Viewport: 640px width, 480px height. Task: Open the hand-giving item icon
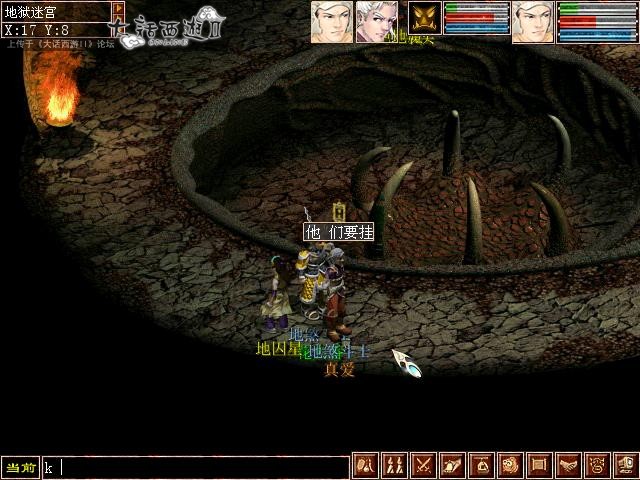tap(452, 466)
